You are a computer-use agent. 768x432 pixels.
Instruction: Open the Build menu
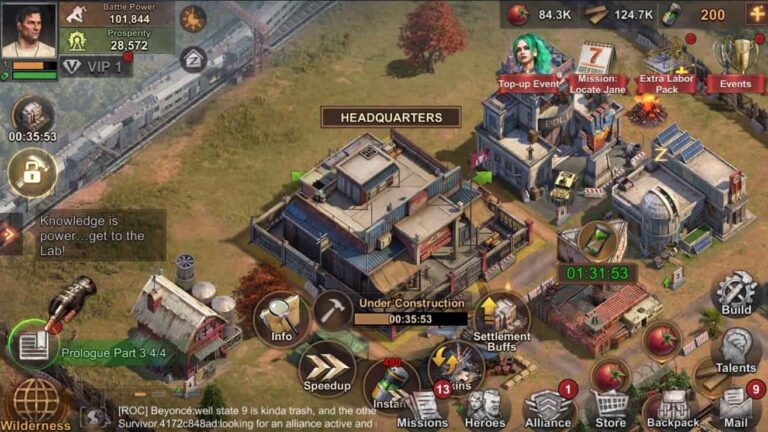(736, 294)
